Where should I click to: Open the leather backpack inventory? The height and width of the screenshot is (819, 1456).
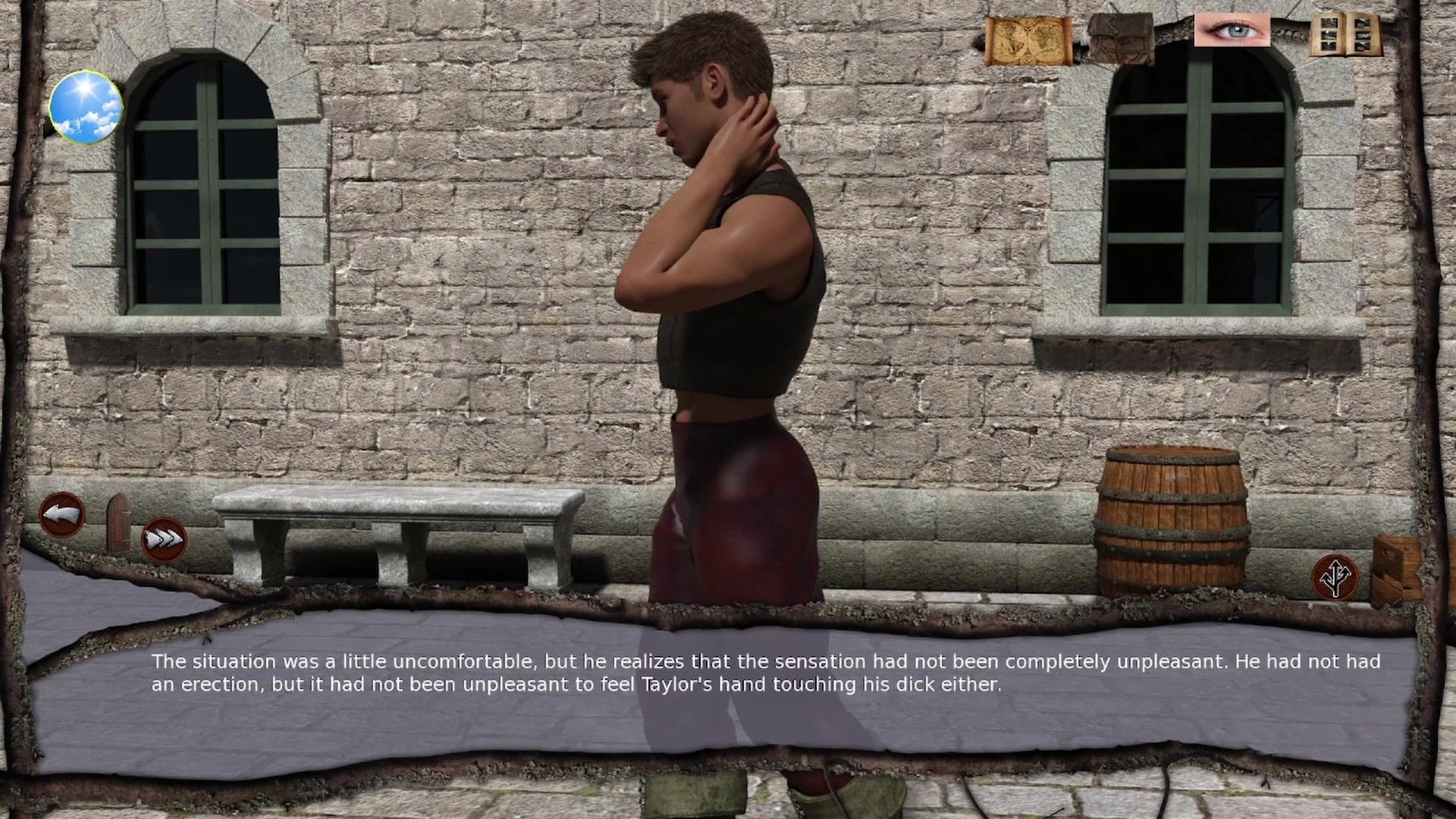[x=1120, y=38]
